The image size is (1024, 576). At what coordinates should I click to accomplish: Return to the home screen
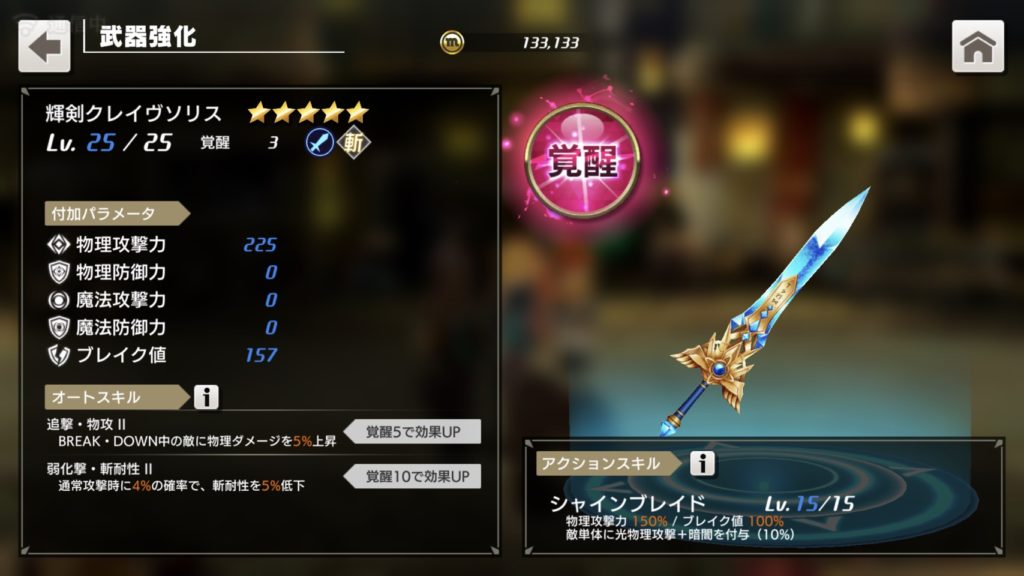coord(977,46)
